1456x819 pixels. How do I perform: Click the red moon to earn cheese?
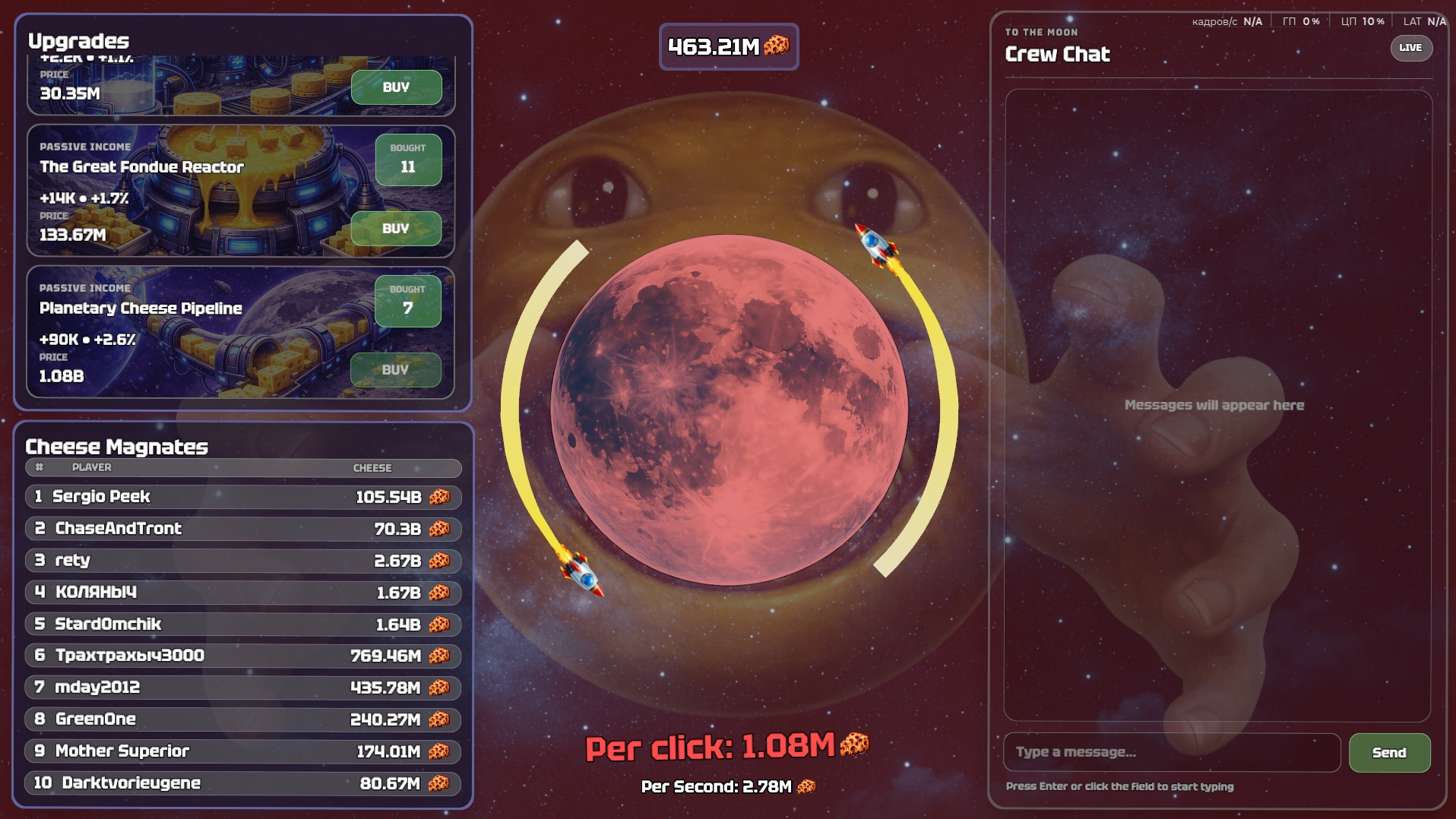pos(729,409)
